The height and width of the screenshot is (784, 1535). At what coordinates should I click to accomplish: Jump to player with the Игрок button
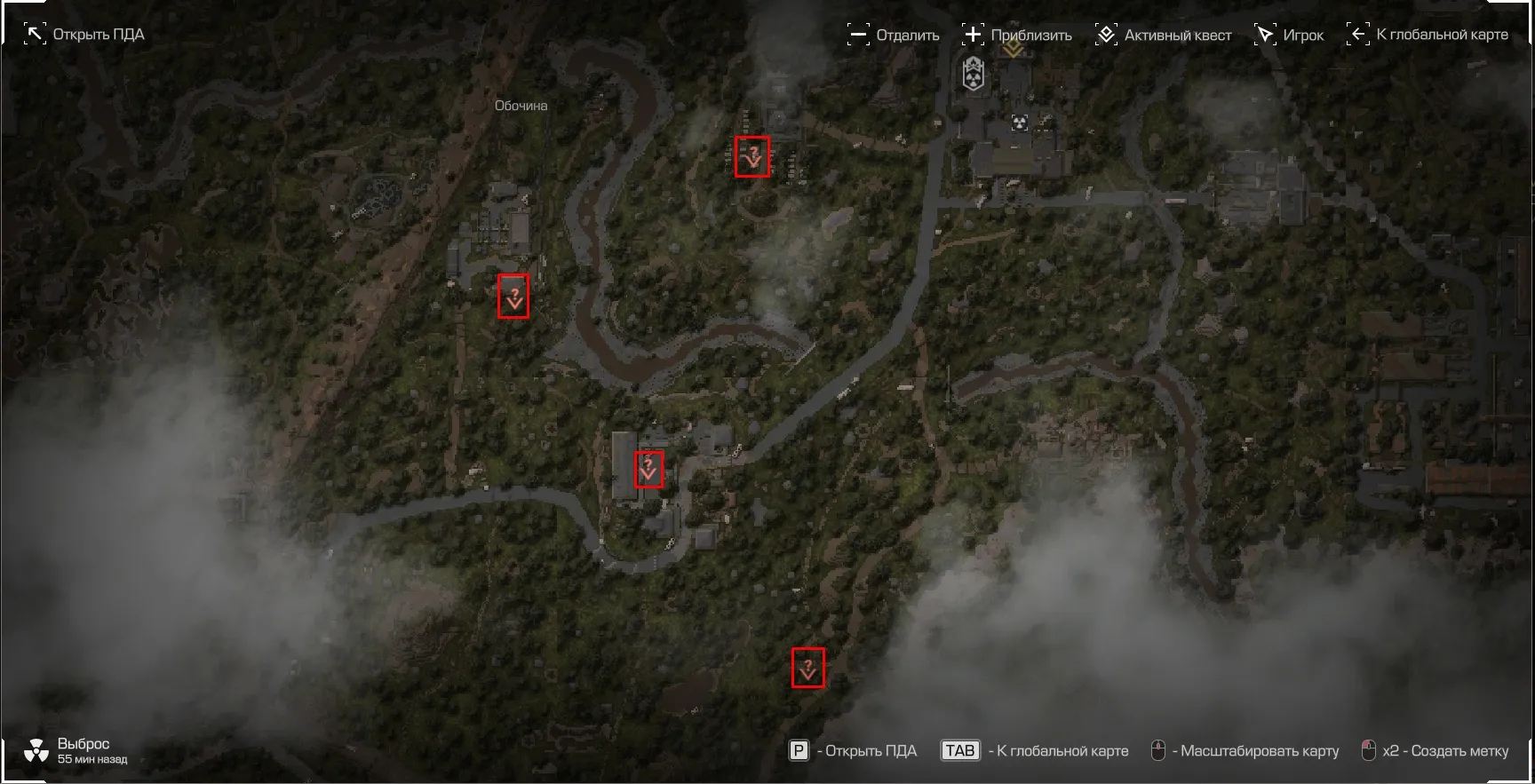point(1288,36)
